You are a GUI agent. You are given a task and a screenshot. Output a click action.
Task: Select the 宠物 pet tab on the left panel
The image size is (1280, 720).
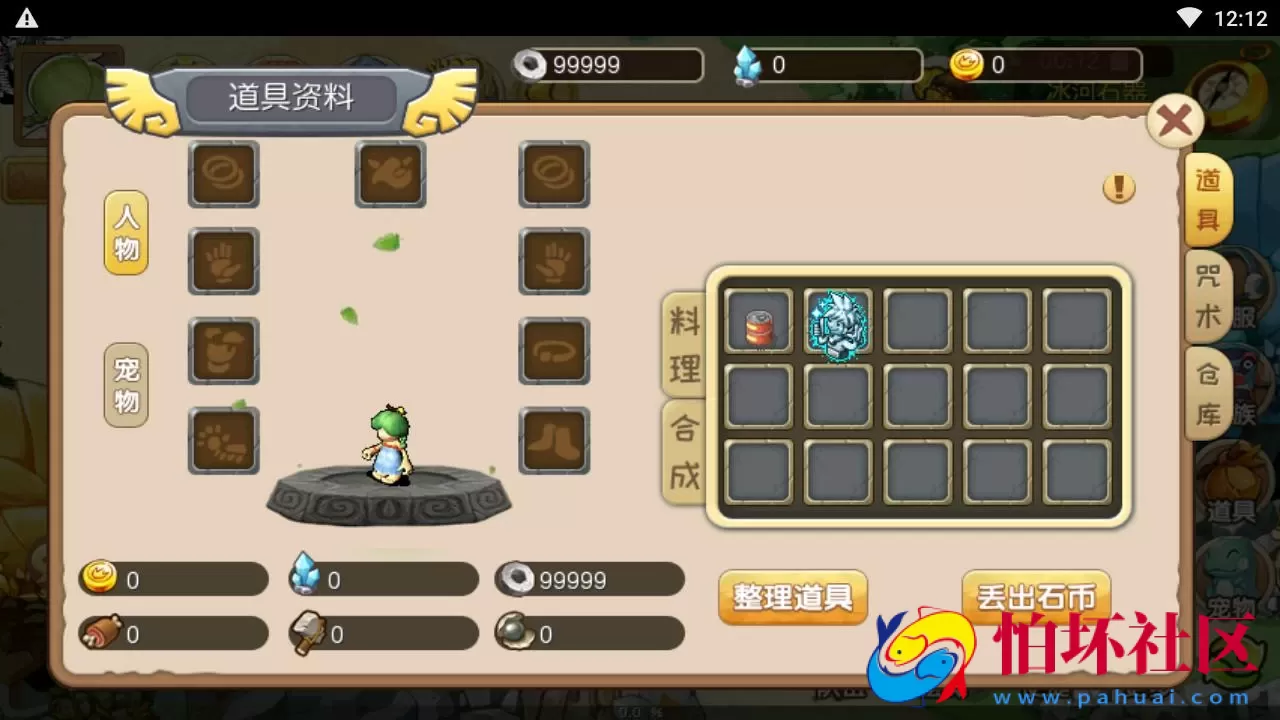pos(125,386)
